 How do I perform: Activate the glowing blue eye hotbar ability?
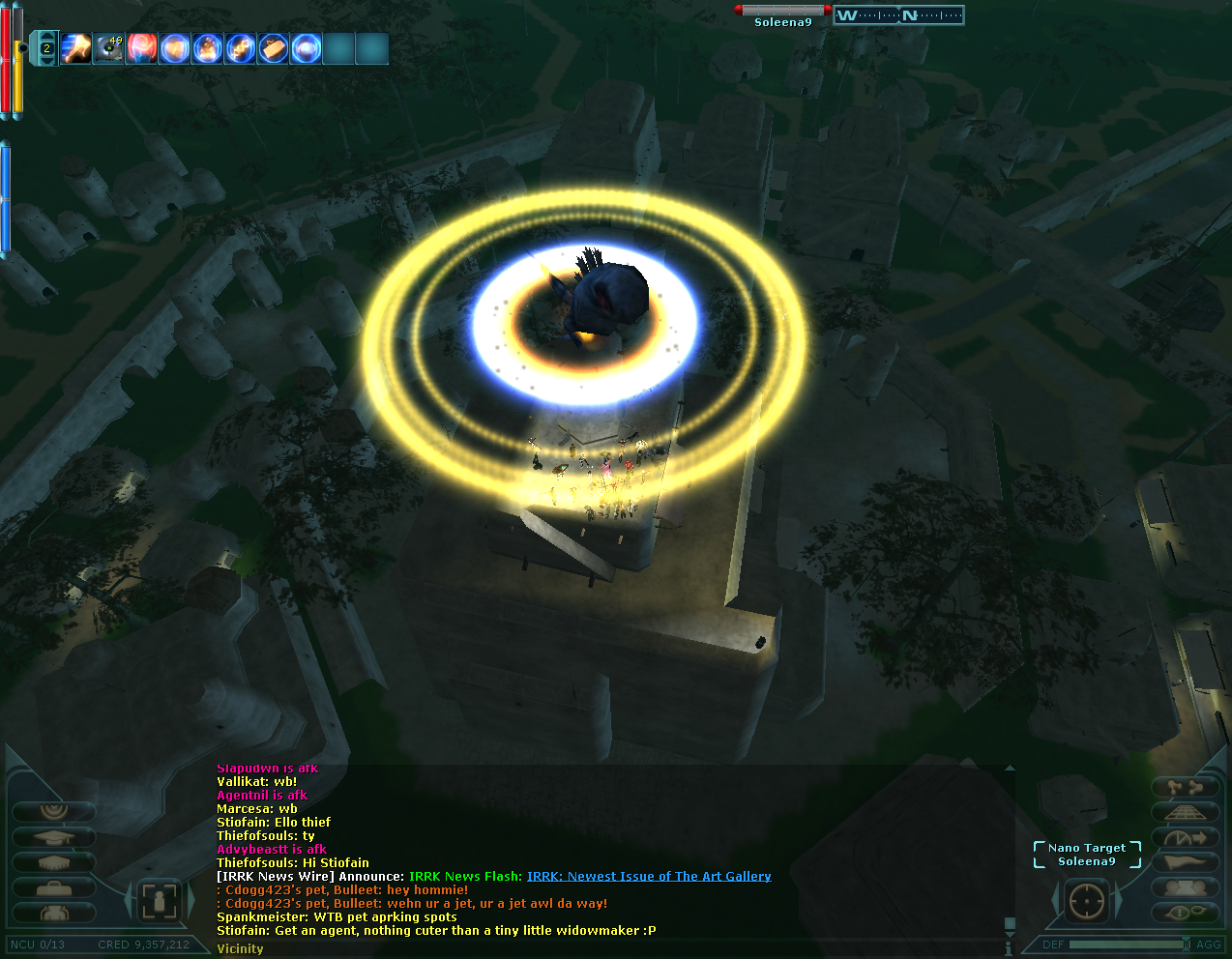coord(307,47)
